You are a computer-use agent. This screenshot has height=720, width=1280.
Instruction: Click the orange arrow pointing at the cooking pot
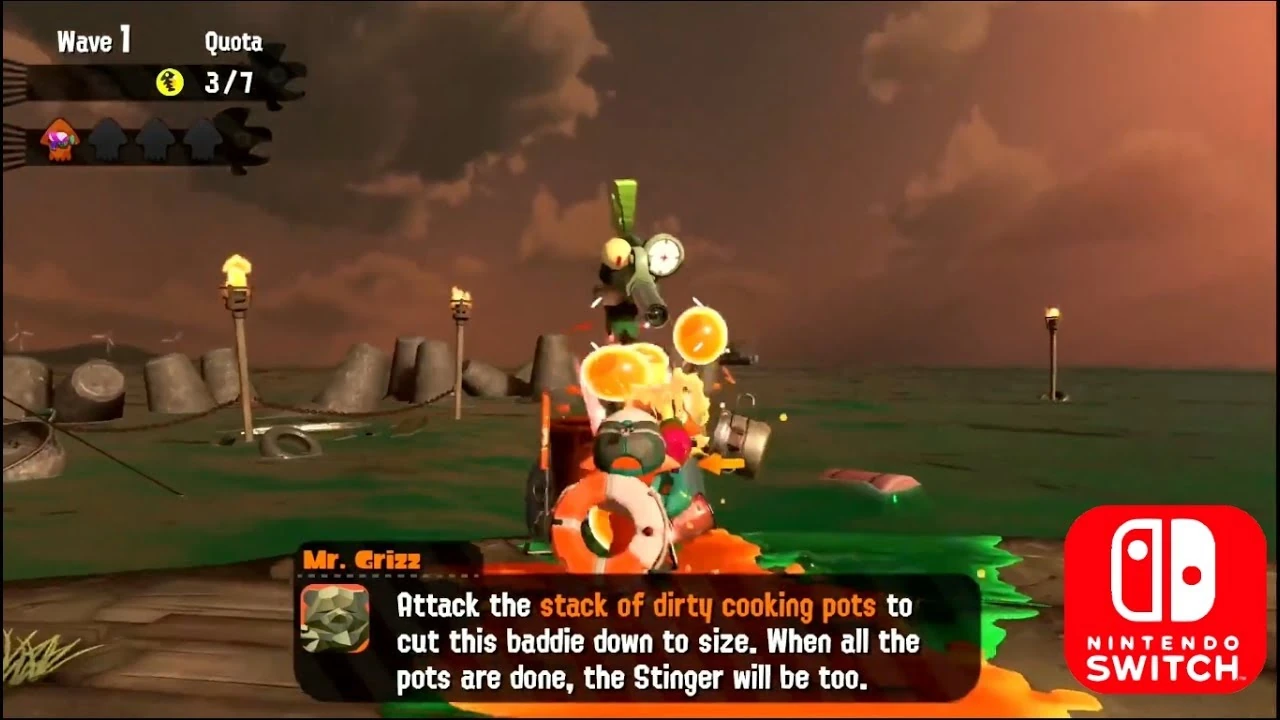pos(723,464)
